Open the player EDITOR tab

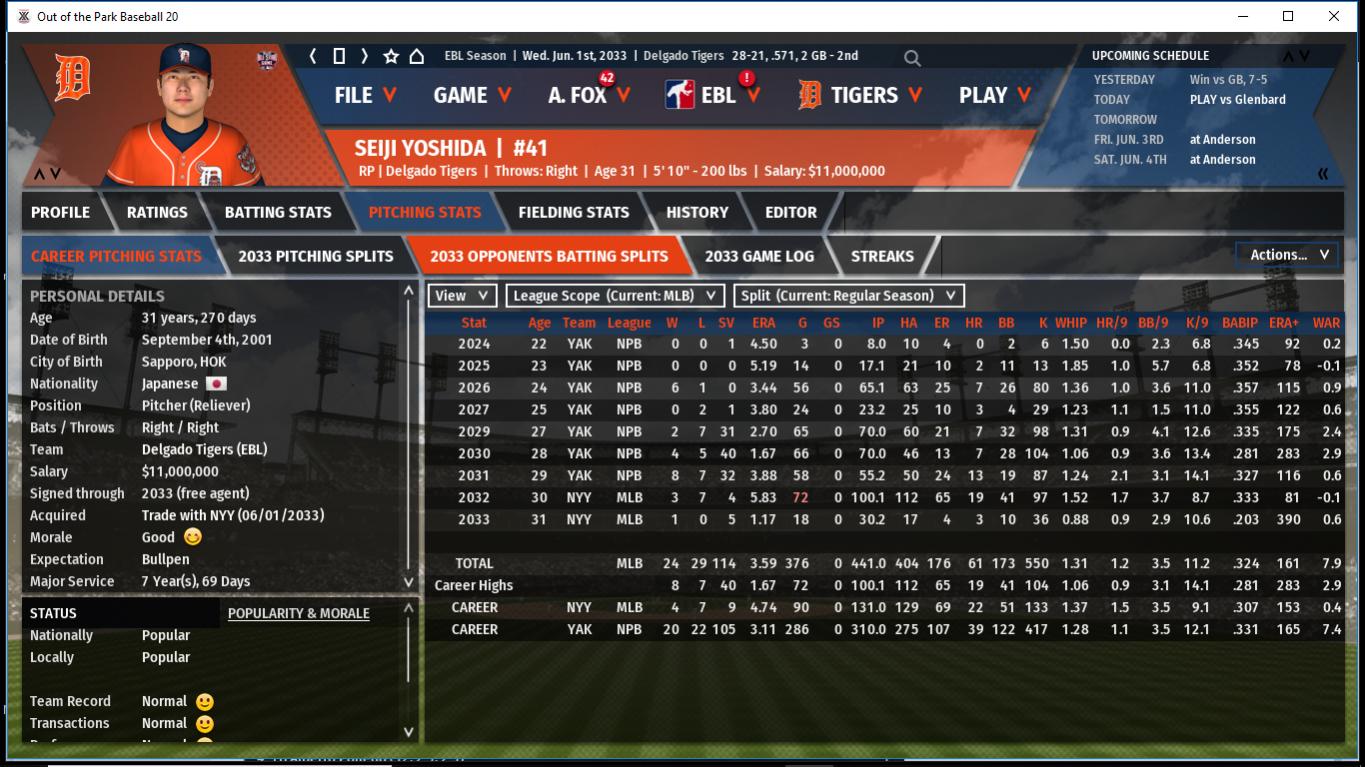pos(791,212)
